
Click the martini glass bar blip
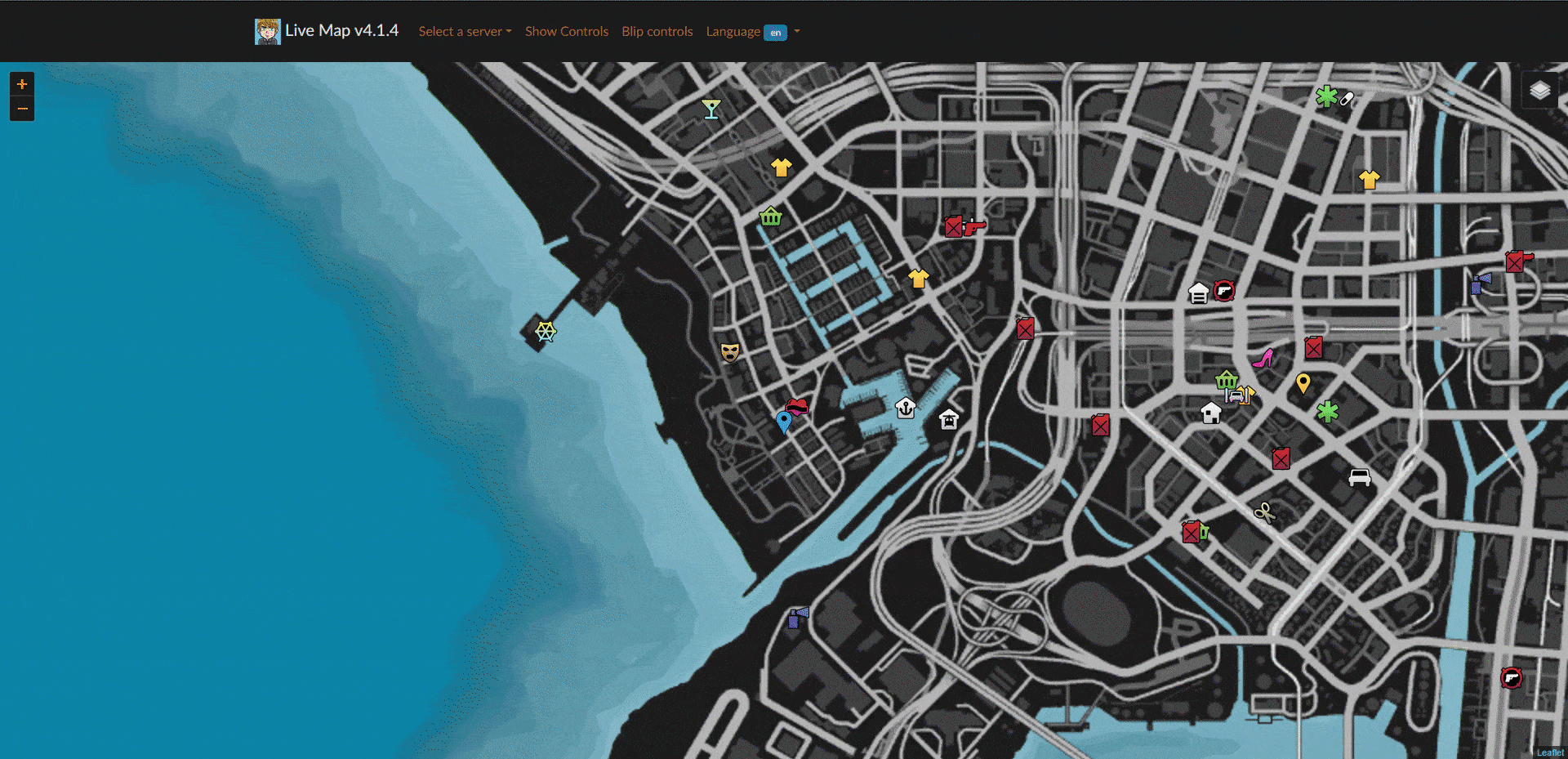pos(711,108)
